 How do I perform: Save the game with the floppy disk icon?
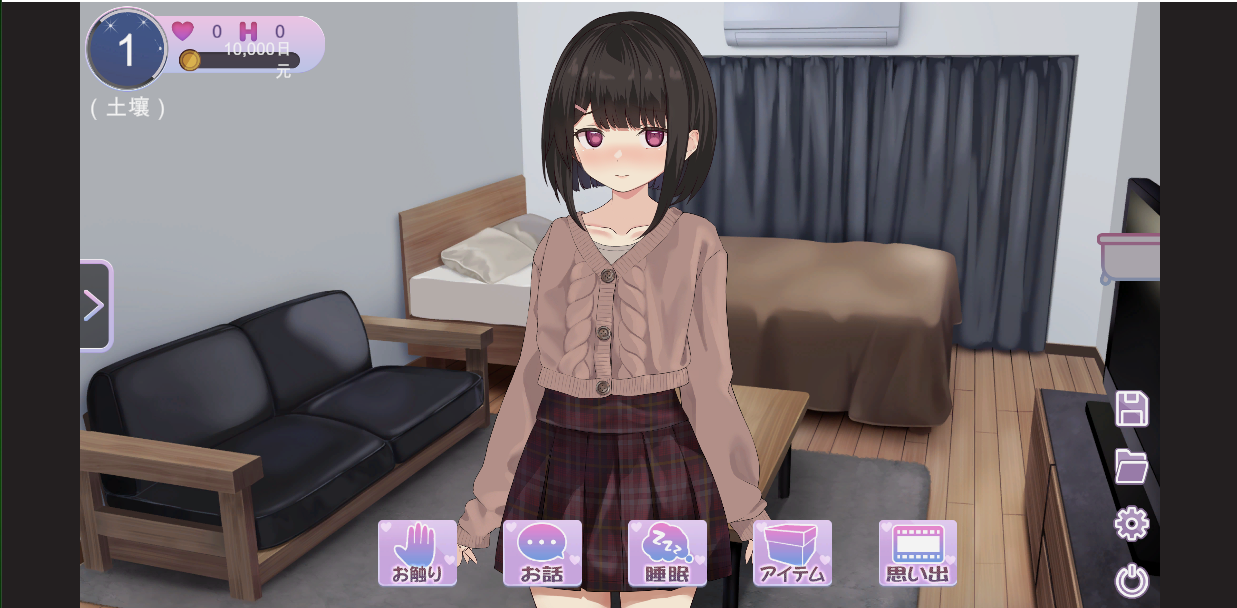pyautogui.click(x=1132, y=409)
